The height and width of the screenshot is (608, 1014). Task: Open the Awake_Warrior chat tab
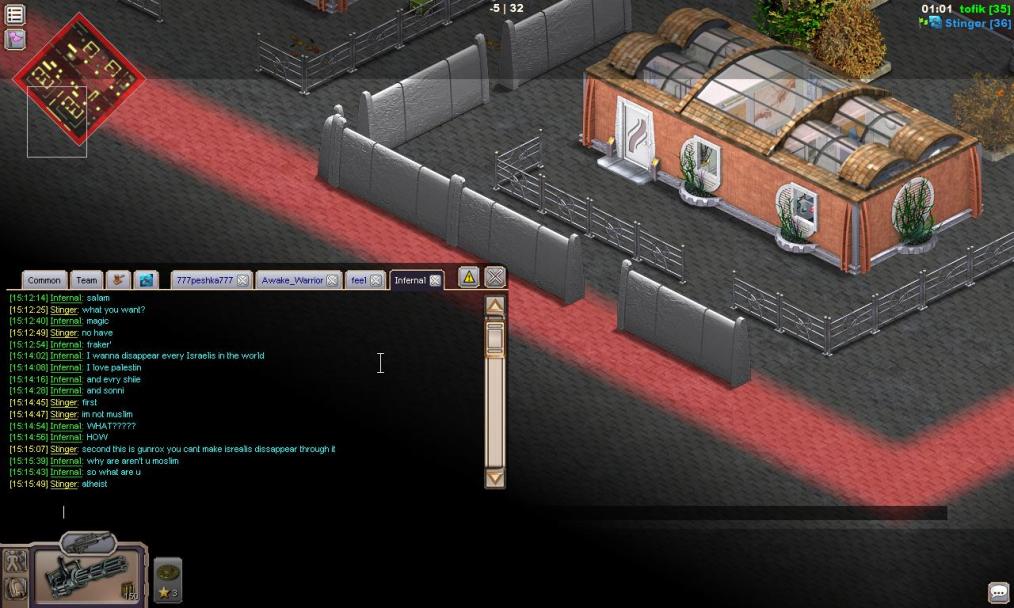(289, 280)
